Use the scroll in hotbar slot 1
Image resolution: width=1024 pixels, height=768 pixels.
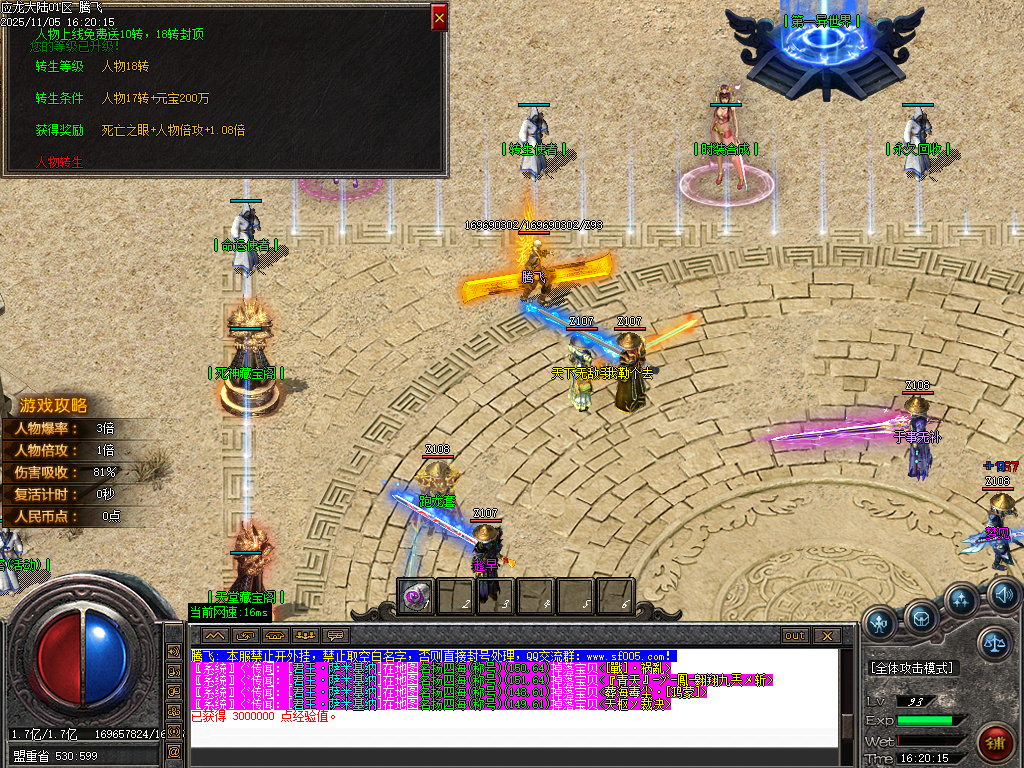click(x=416, y=596)
